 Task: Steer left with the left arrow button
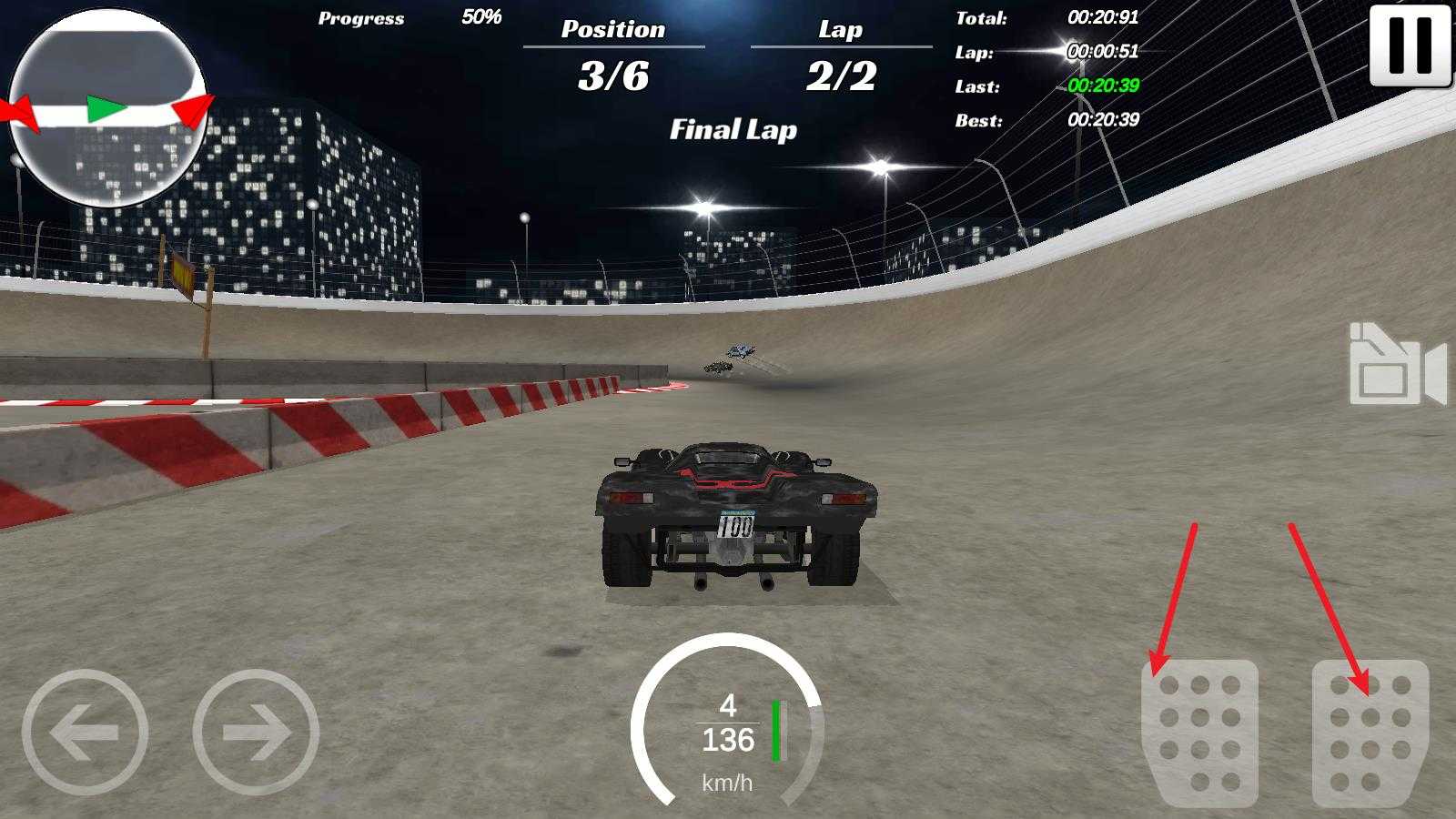tap(86, 732)
